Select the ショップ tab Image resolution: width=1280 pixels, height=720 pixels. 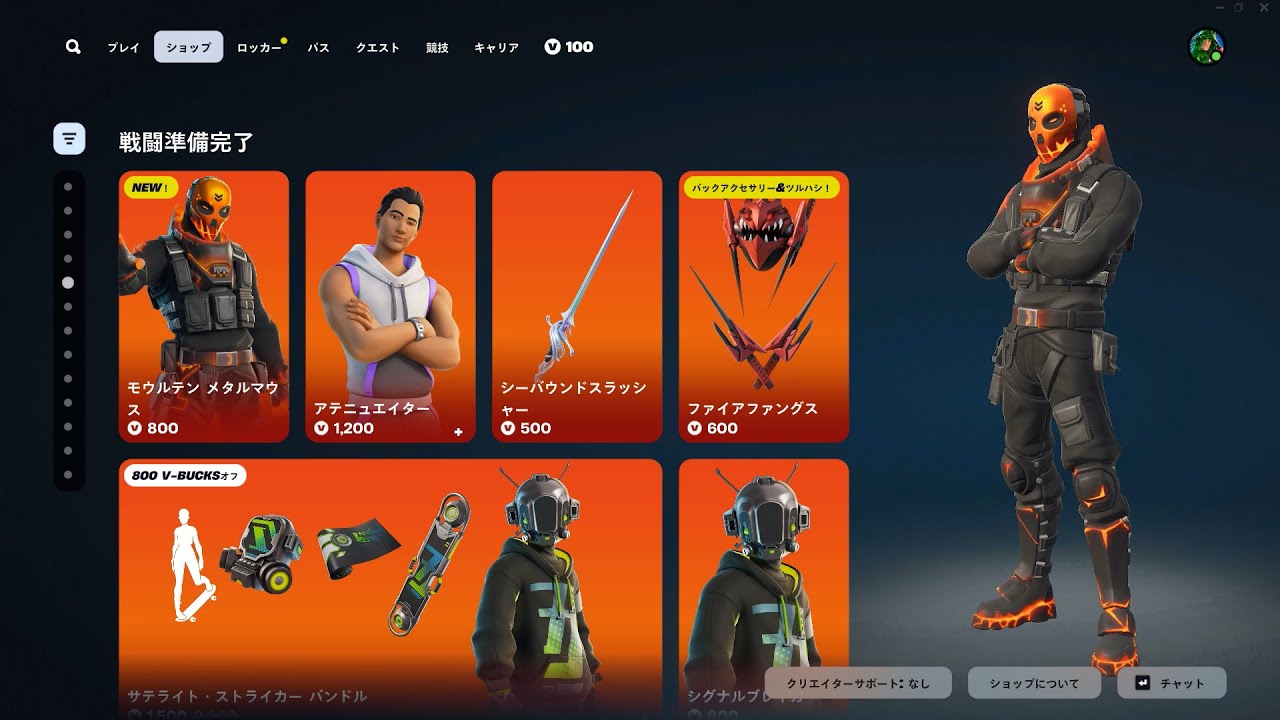pos(188,47)
